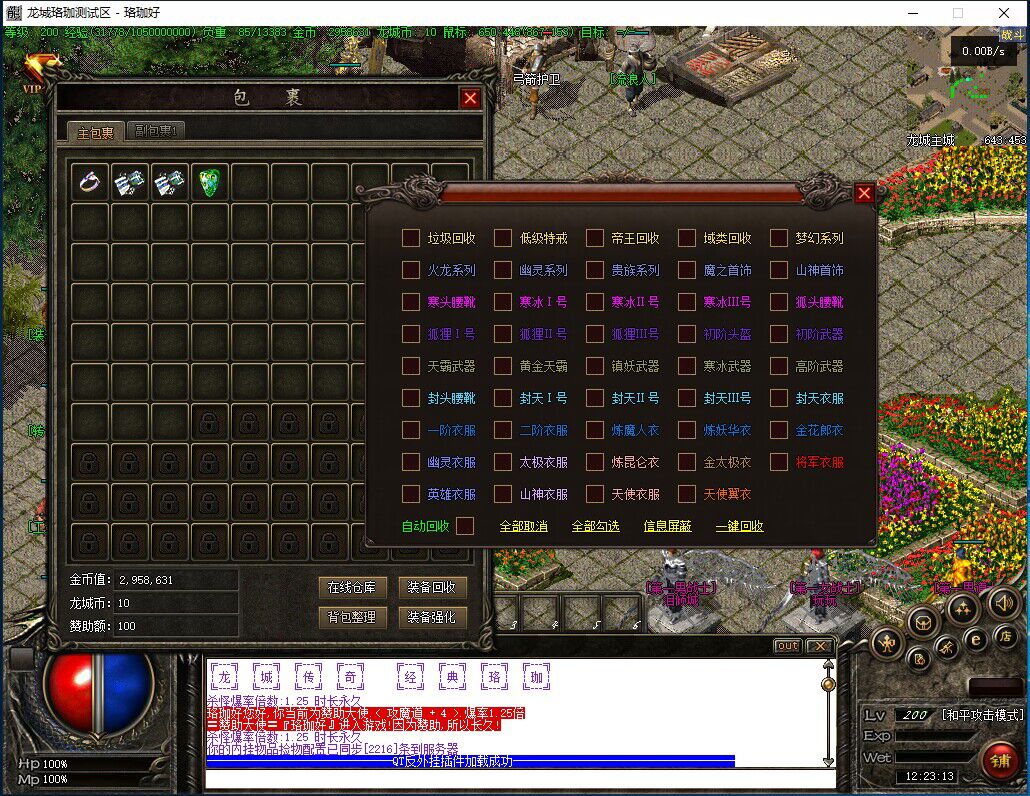The height and width of the screenshot is (796, 1030).
Task: Maximize the game window
Action: (x=958, y=13)
